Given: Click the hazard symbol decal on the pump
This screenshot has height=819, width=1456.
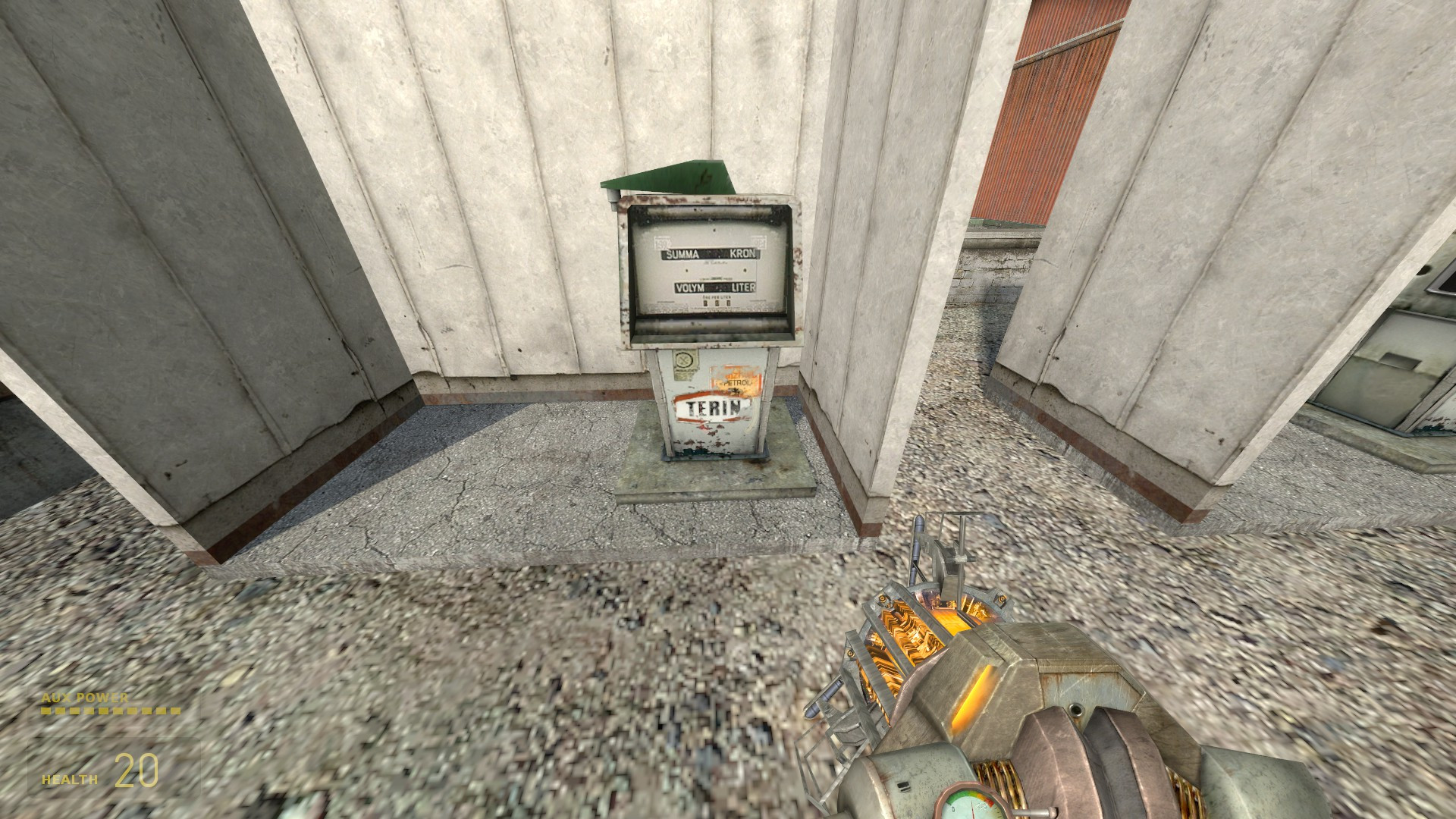Looking at the screenshot, I should tap(684, 360).
